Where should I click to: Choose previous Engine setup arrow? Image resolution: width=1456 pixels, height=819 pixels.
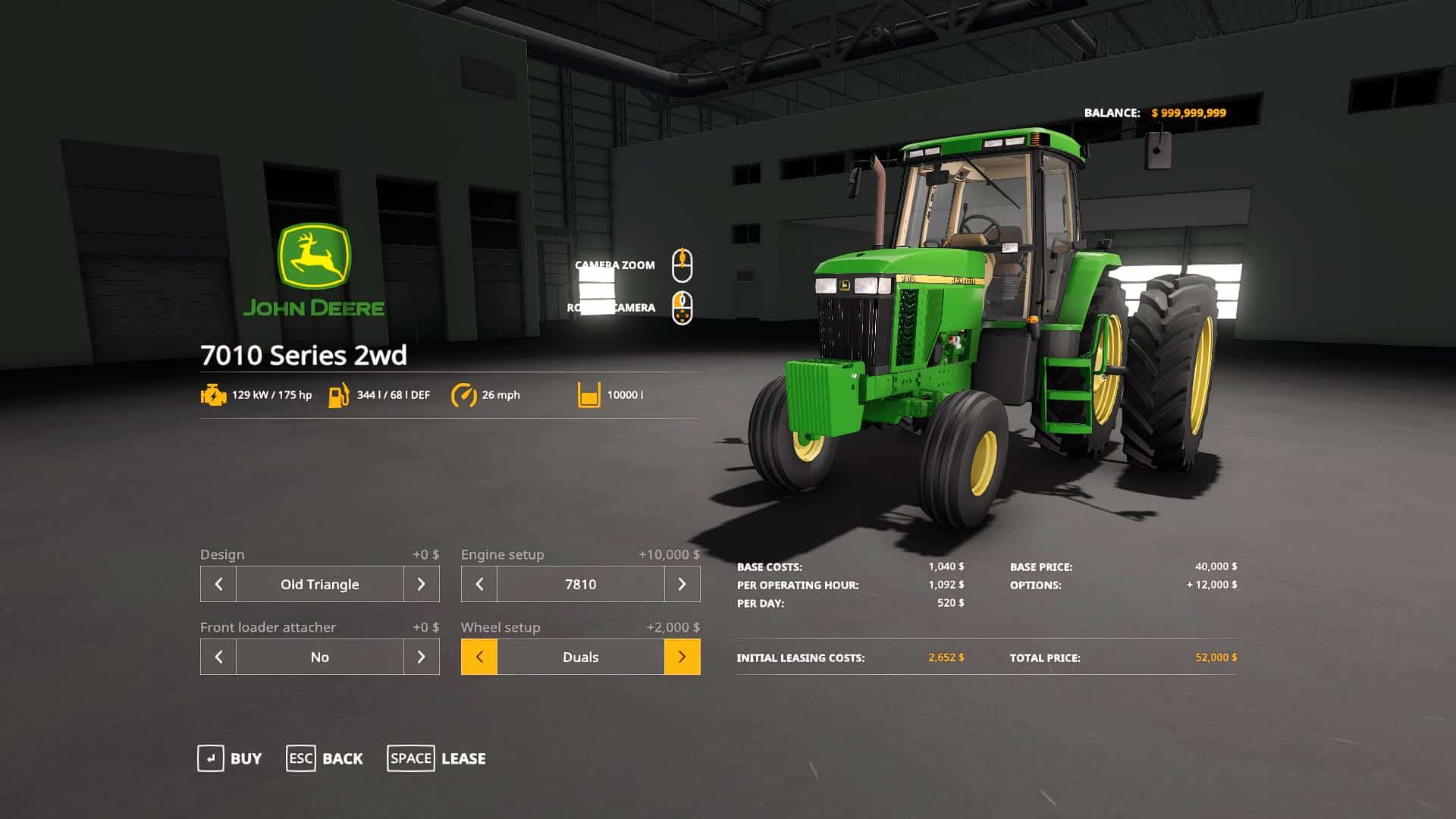click(x=479, y=584)
